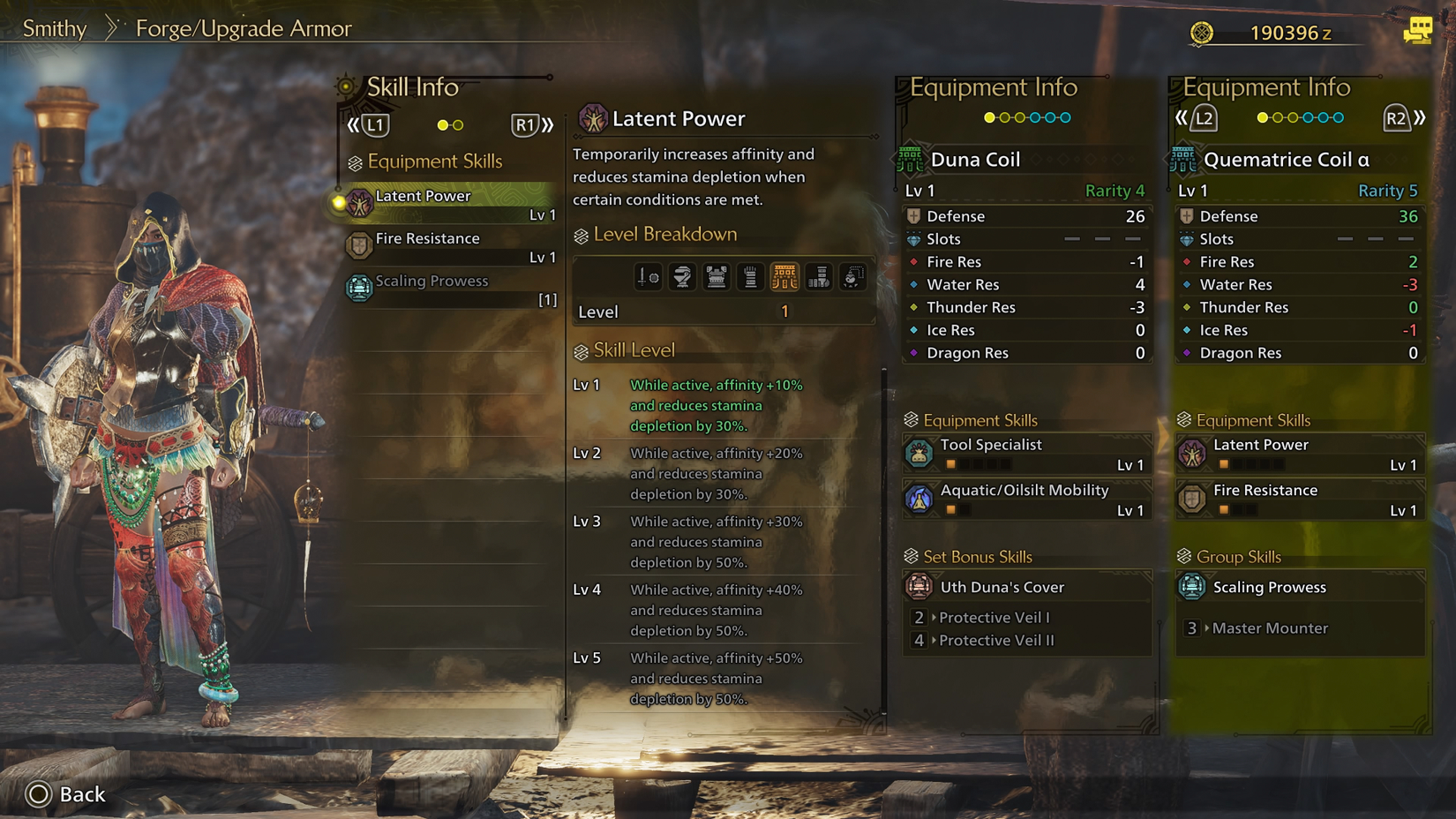Click the Scaling Prowess group skill icon
The width and height of the screenshot is (1456, 819).
1194,587
